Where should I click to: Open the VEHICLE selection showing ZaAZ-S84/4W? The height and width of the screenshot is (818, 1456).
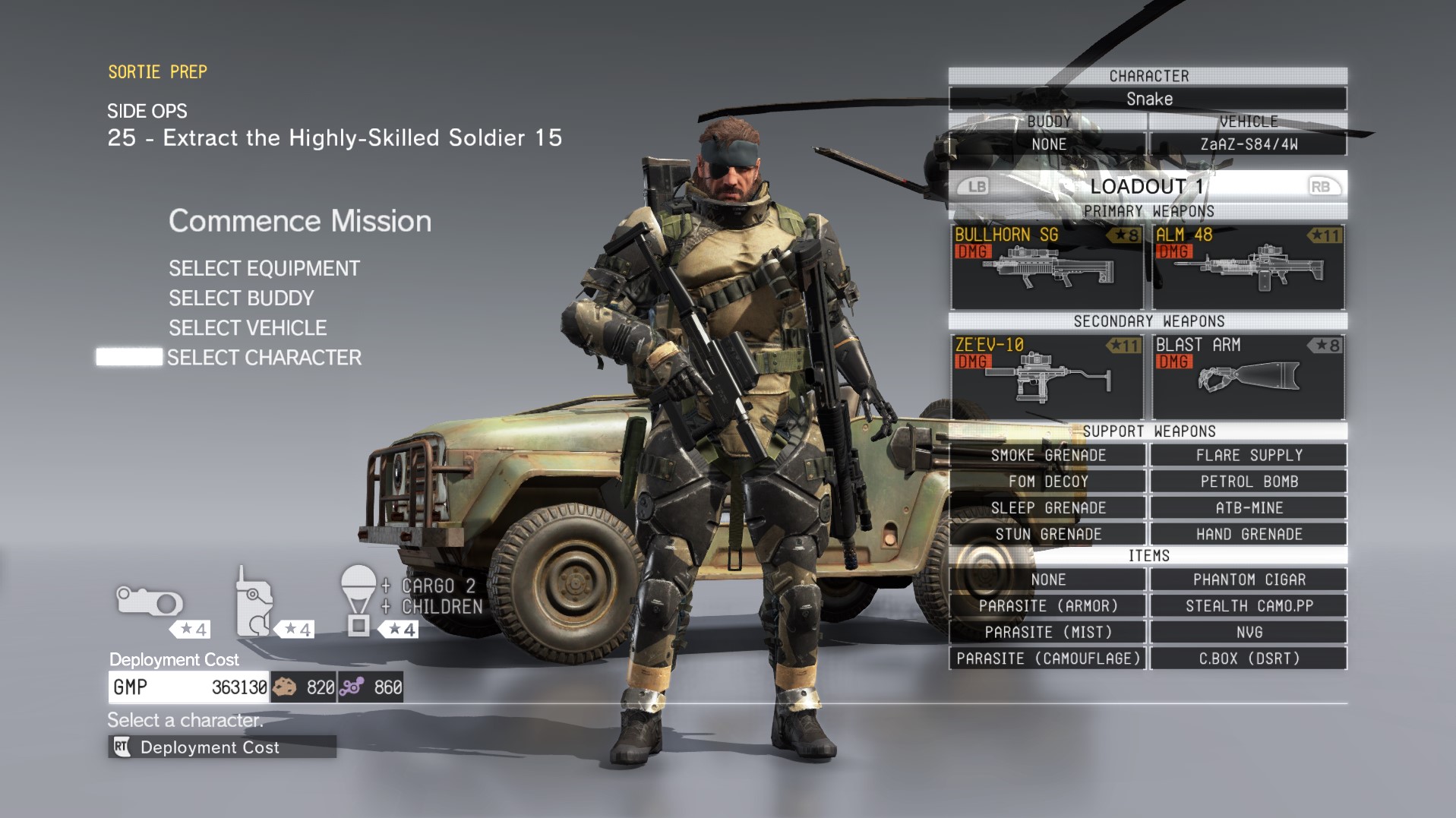(x=1248, y=143)
